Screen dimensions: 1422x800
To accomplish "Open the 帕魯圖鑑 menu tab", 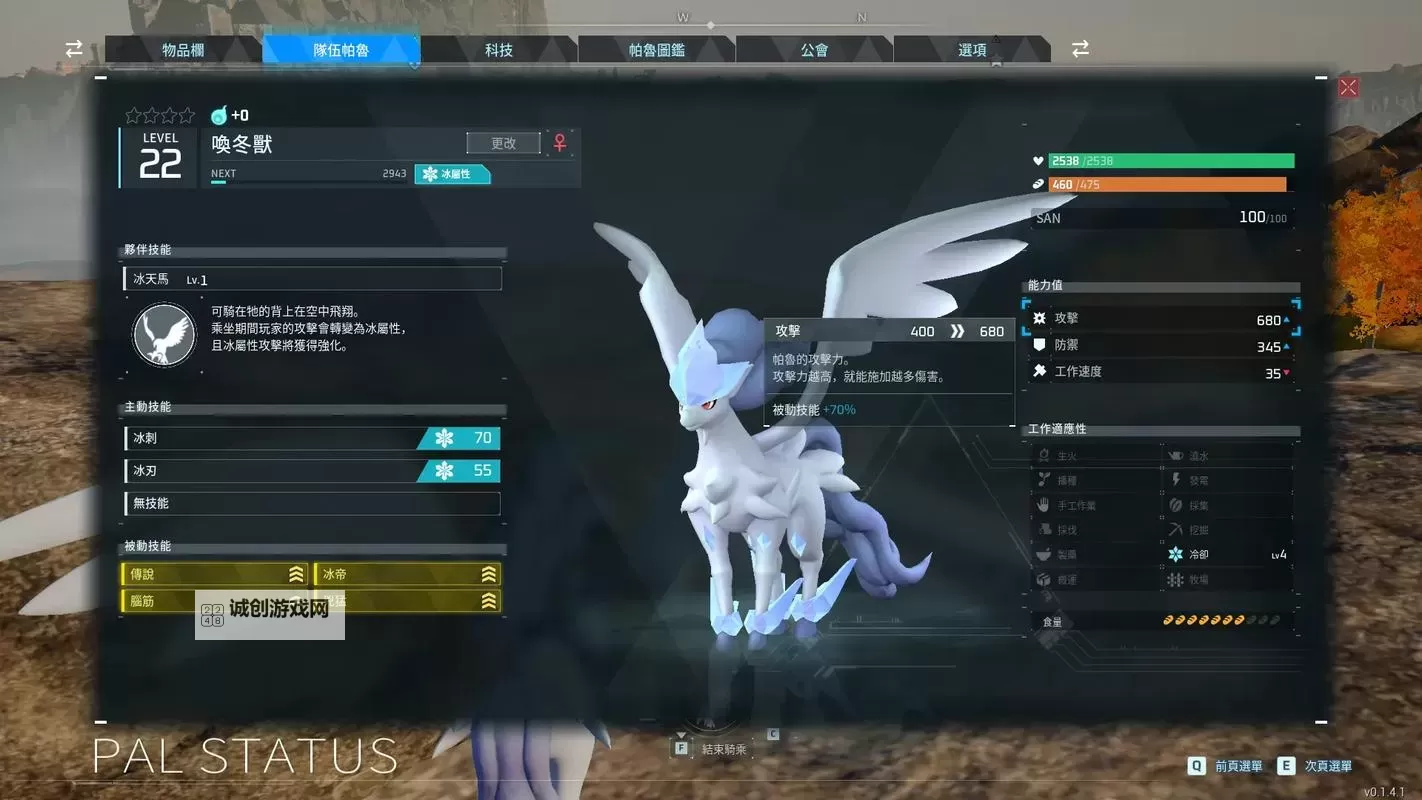I will [656, 50].
